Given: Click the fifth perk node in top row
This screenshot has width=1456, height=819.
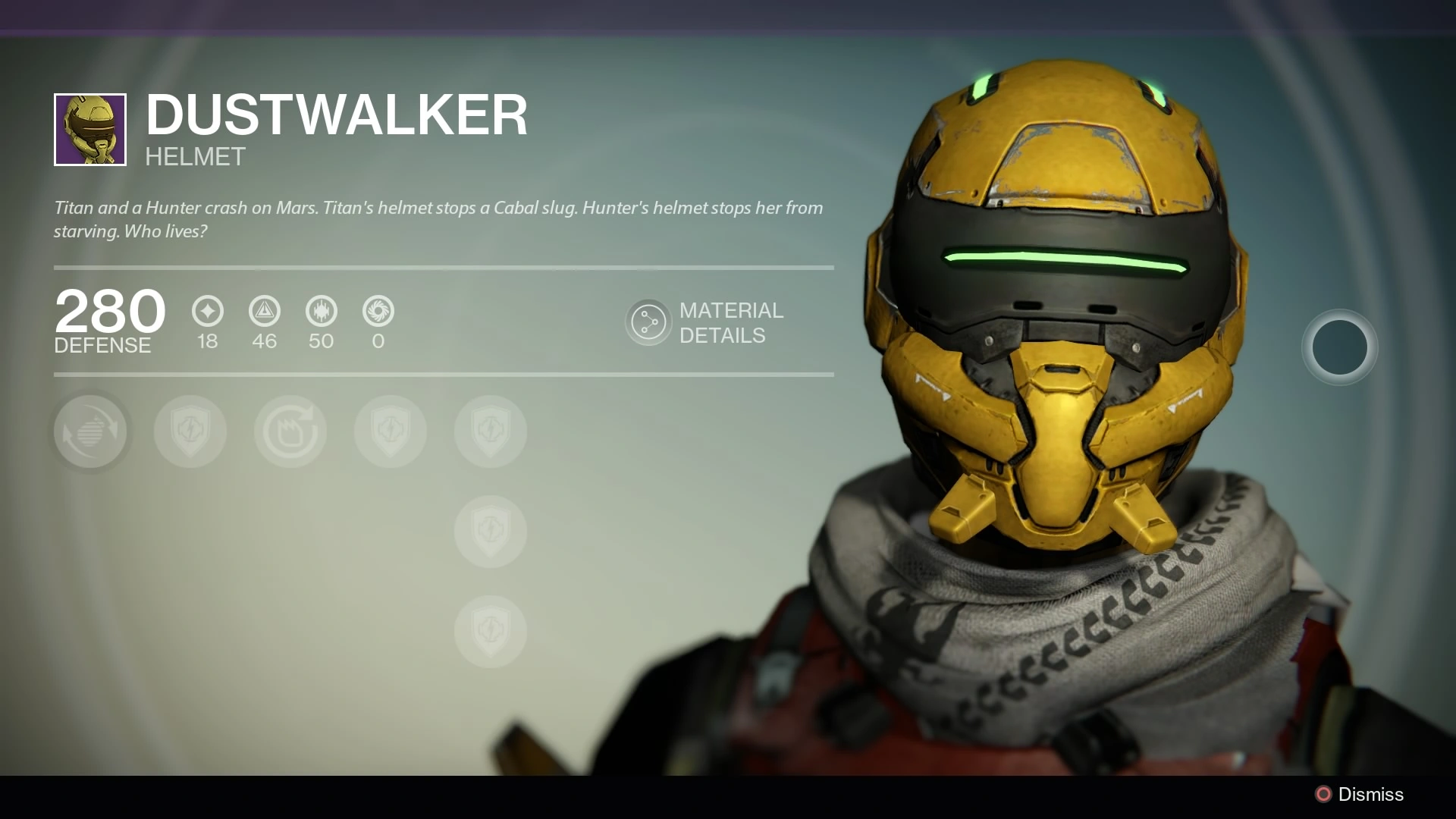Looking at the screenshot, I should pos(489,431).
